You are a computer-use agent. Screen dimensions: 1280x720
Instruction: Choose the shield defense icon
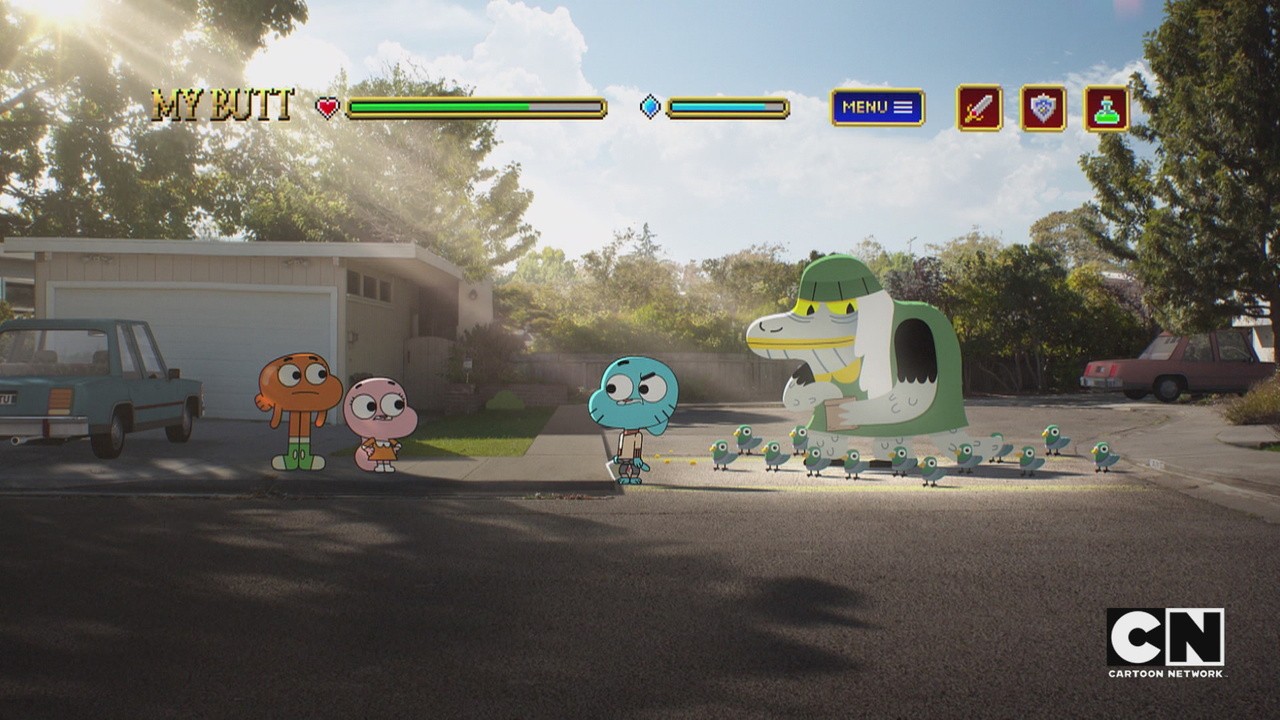[x=1043, y=108]
